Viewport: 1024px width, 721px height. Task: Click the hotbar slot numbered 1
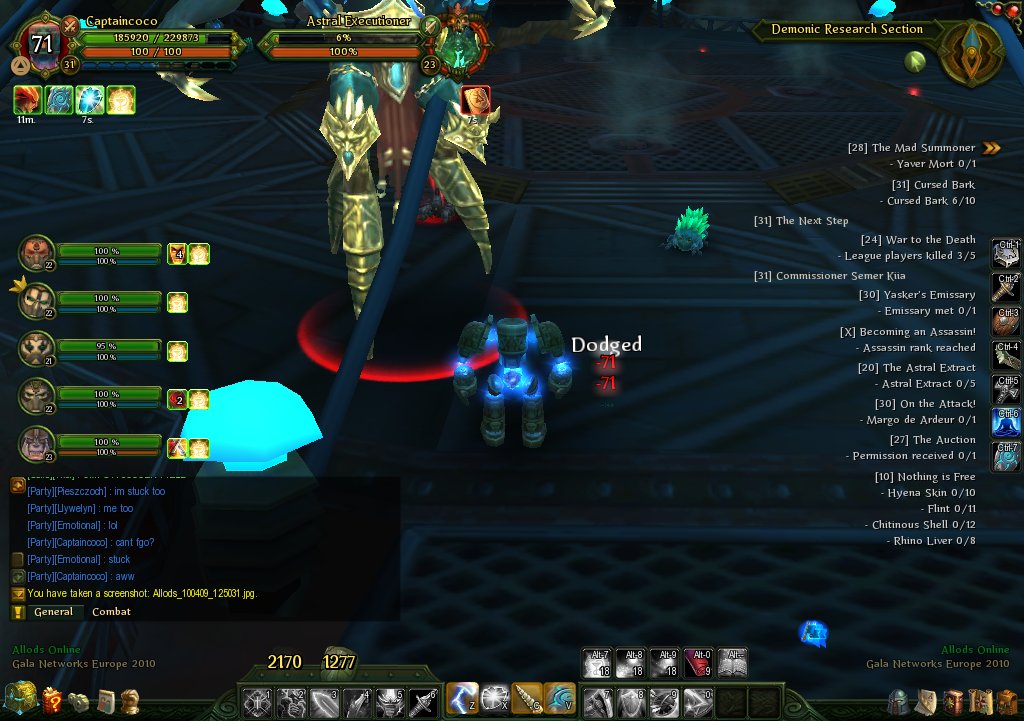point(257,701)
